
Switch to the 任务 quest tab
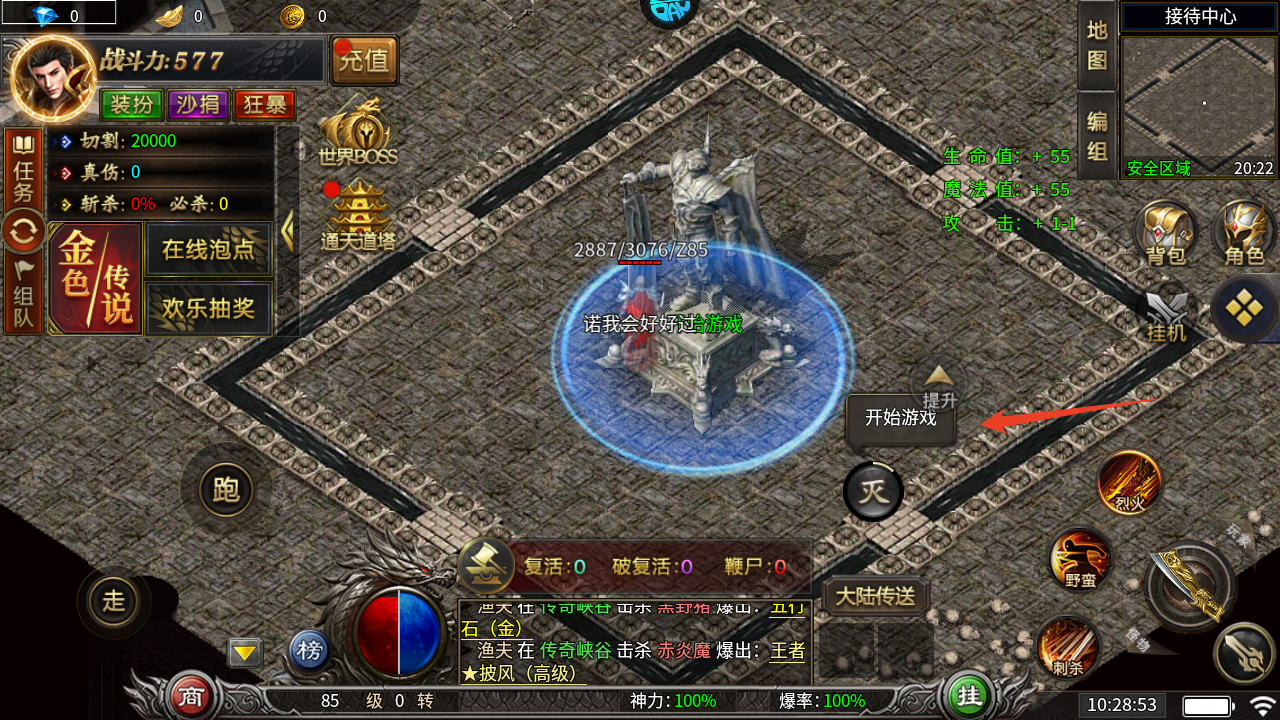coord(22,168)
